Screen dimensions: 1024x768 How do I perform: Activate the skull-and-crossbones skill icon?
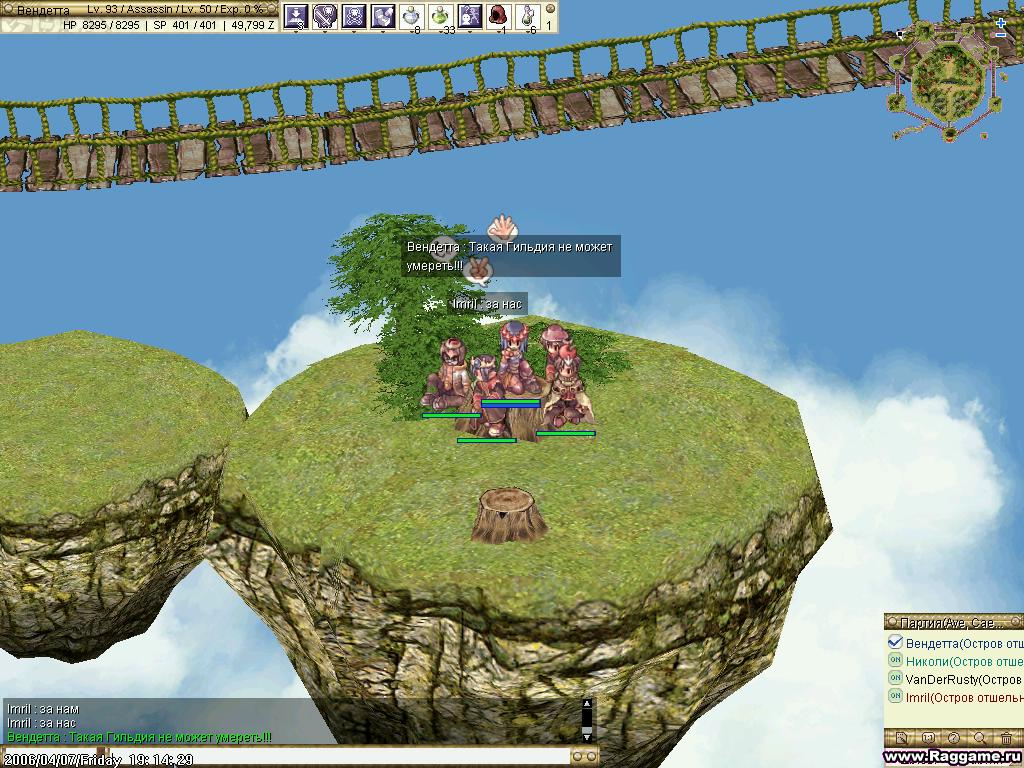[x=353, y=15]
